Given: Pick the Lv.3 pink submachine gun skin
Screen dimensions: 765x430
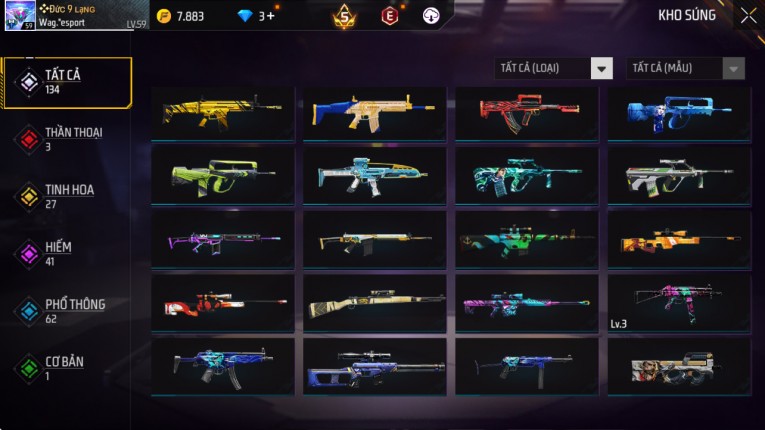Looking at the screenshot, I should [x=679, y=301].
